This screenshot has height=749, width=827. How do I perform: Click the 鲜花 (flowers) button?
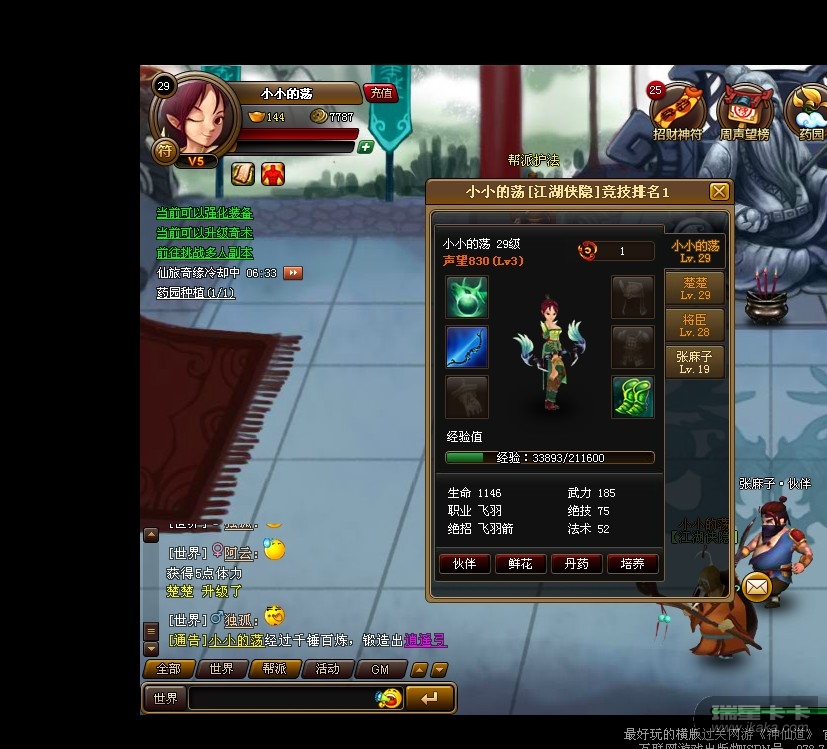point(520,564)
